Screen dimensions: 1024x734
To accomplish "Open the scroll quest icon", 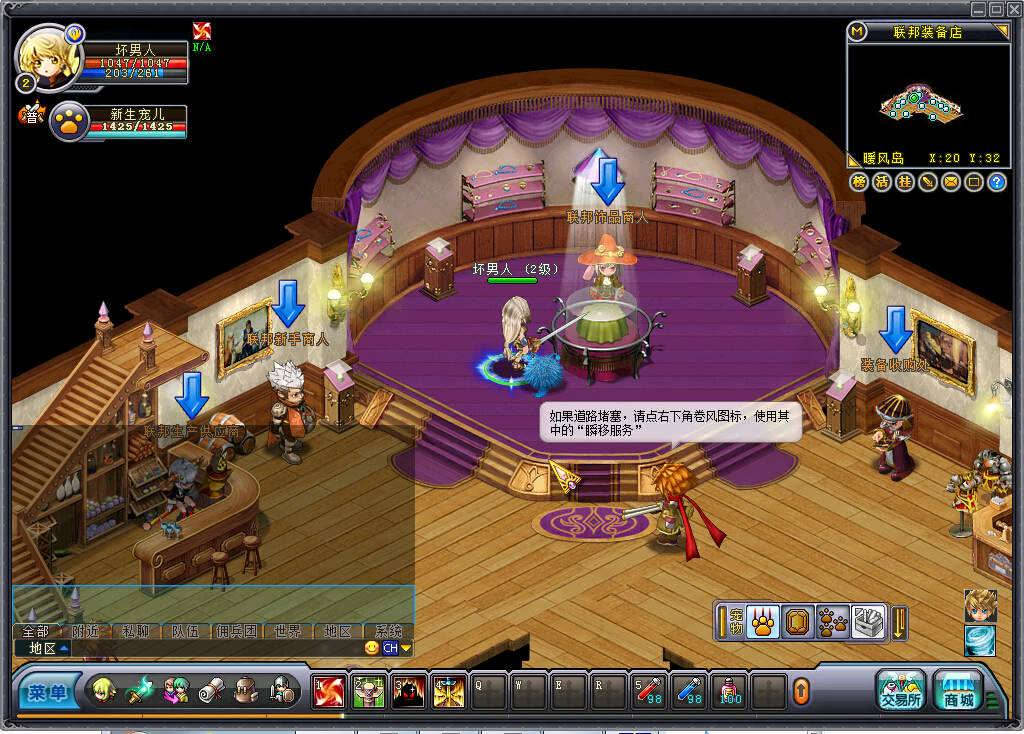I will [x=211, y=691].
